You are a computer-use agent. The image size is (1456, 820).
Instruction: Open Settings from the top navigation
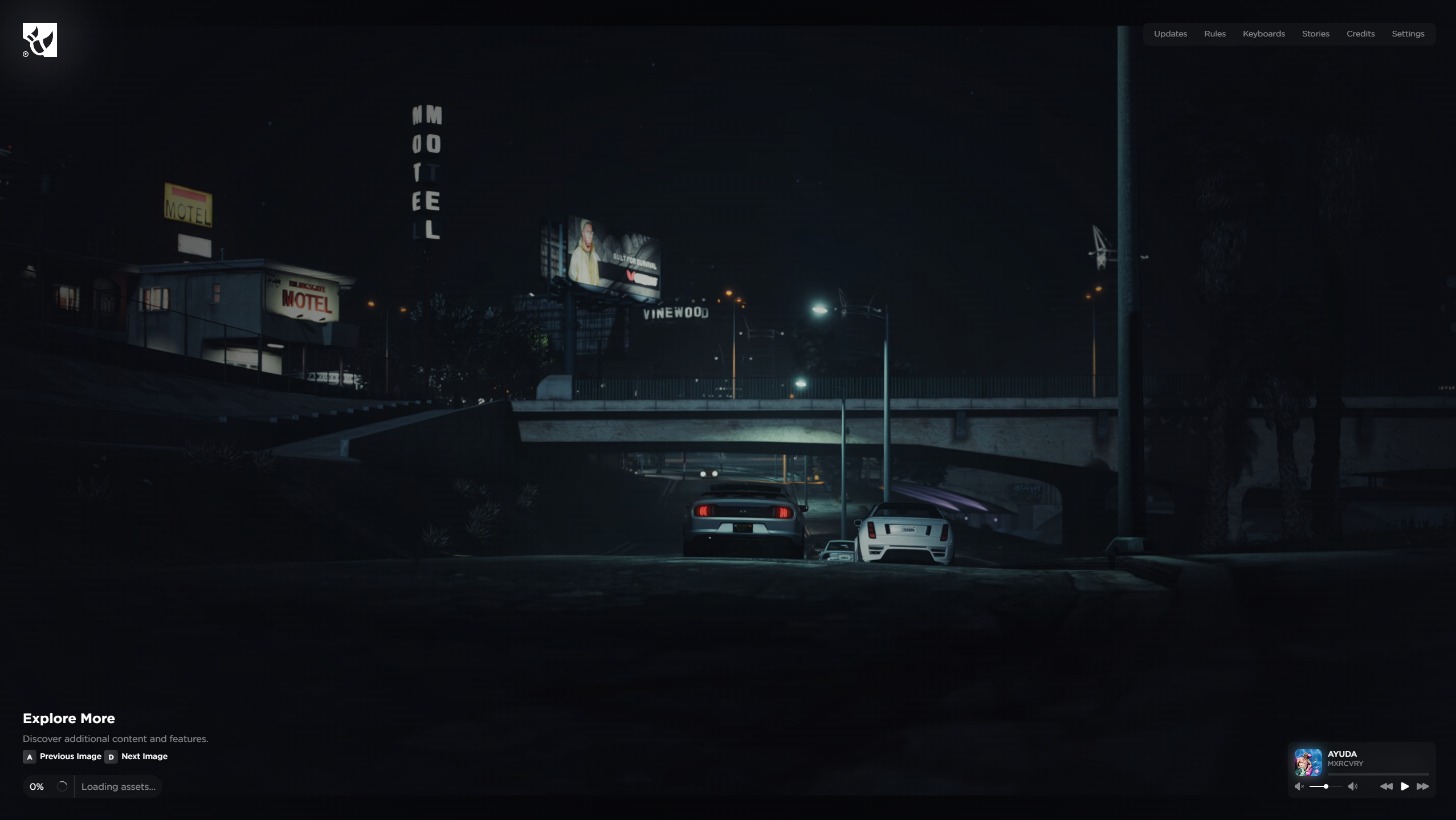(1407, 34)
